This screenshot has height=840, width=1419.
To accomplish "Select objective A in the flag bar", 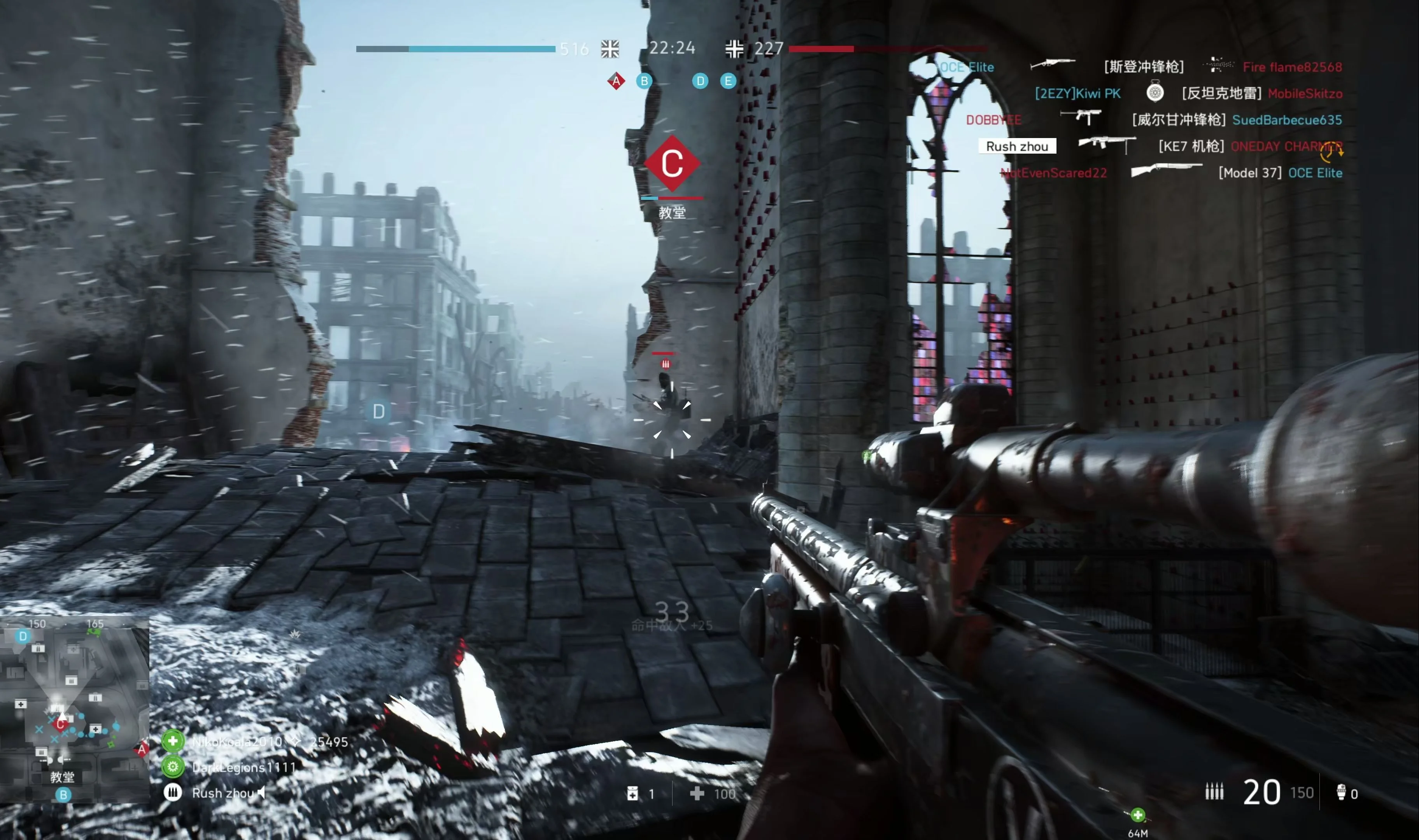I will [x=616, y=81].
